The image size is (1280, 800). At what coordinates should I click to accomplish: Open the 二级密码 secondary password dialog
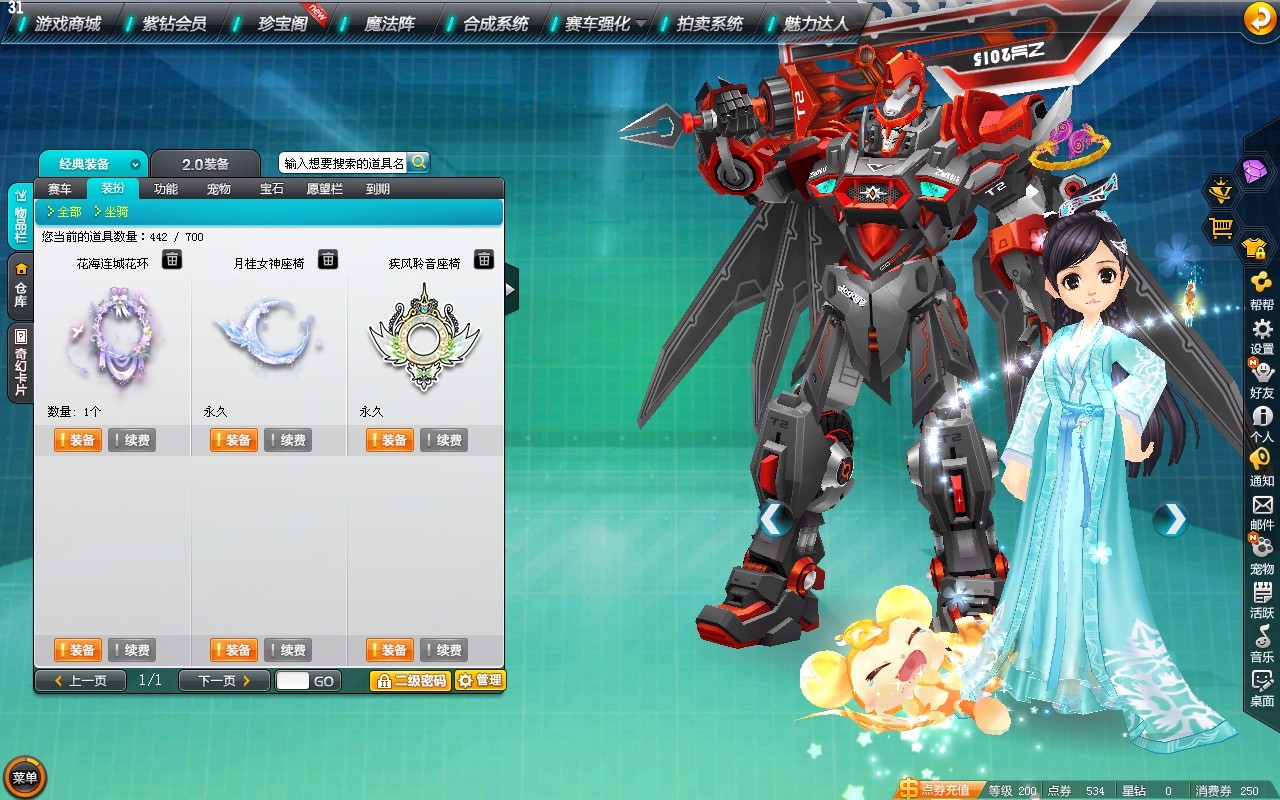click(x=410, y=681)
